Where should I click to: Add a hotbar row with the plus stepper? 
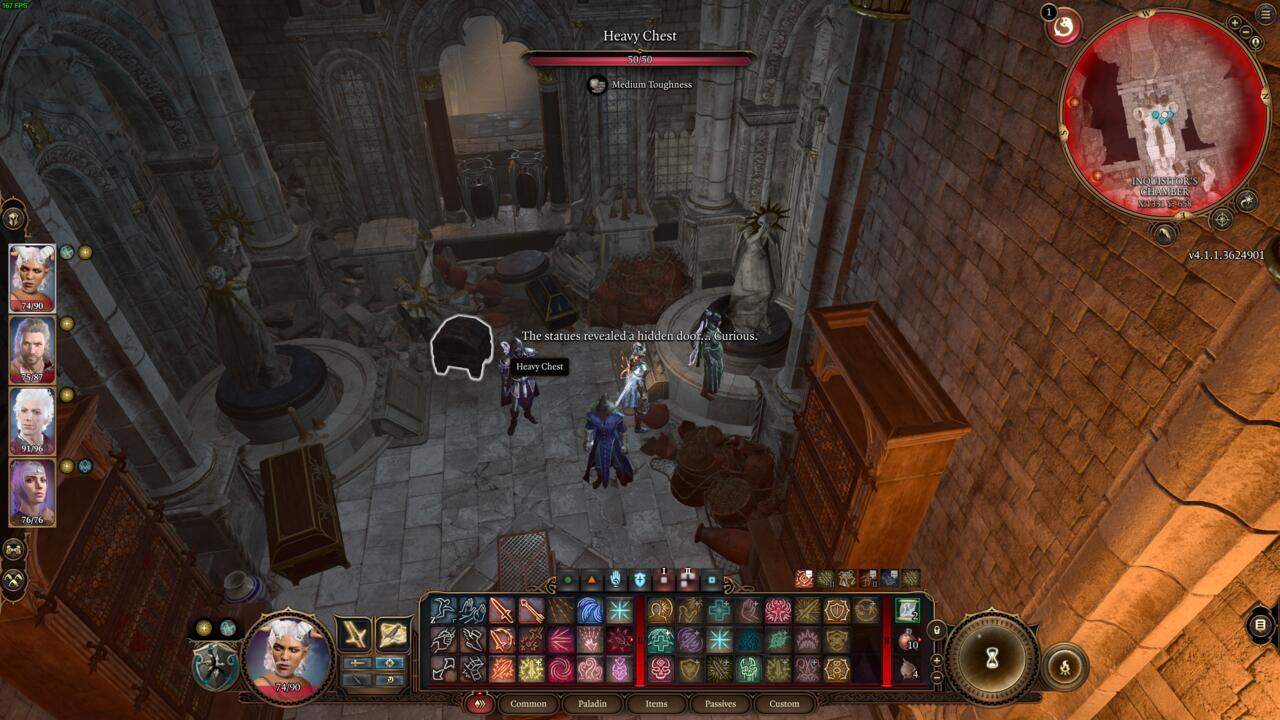pyautogui.click(x=937, y=662)
